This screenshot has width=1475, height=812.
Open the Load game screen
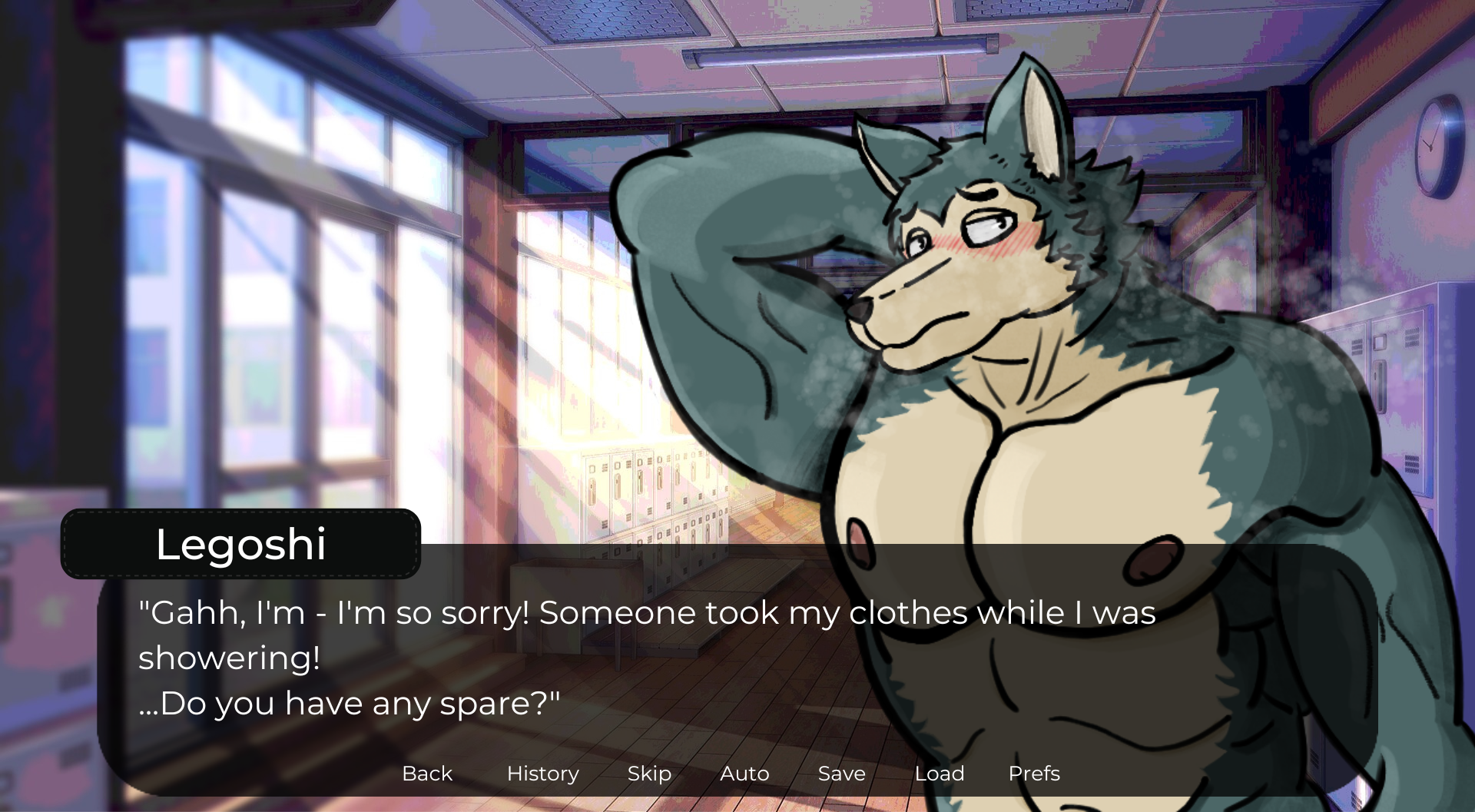click(x=939, y=774)
